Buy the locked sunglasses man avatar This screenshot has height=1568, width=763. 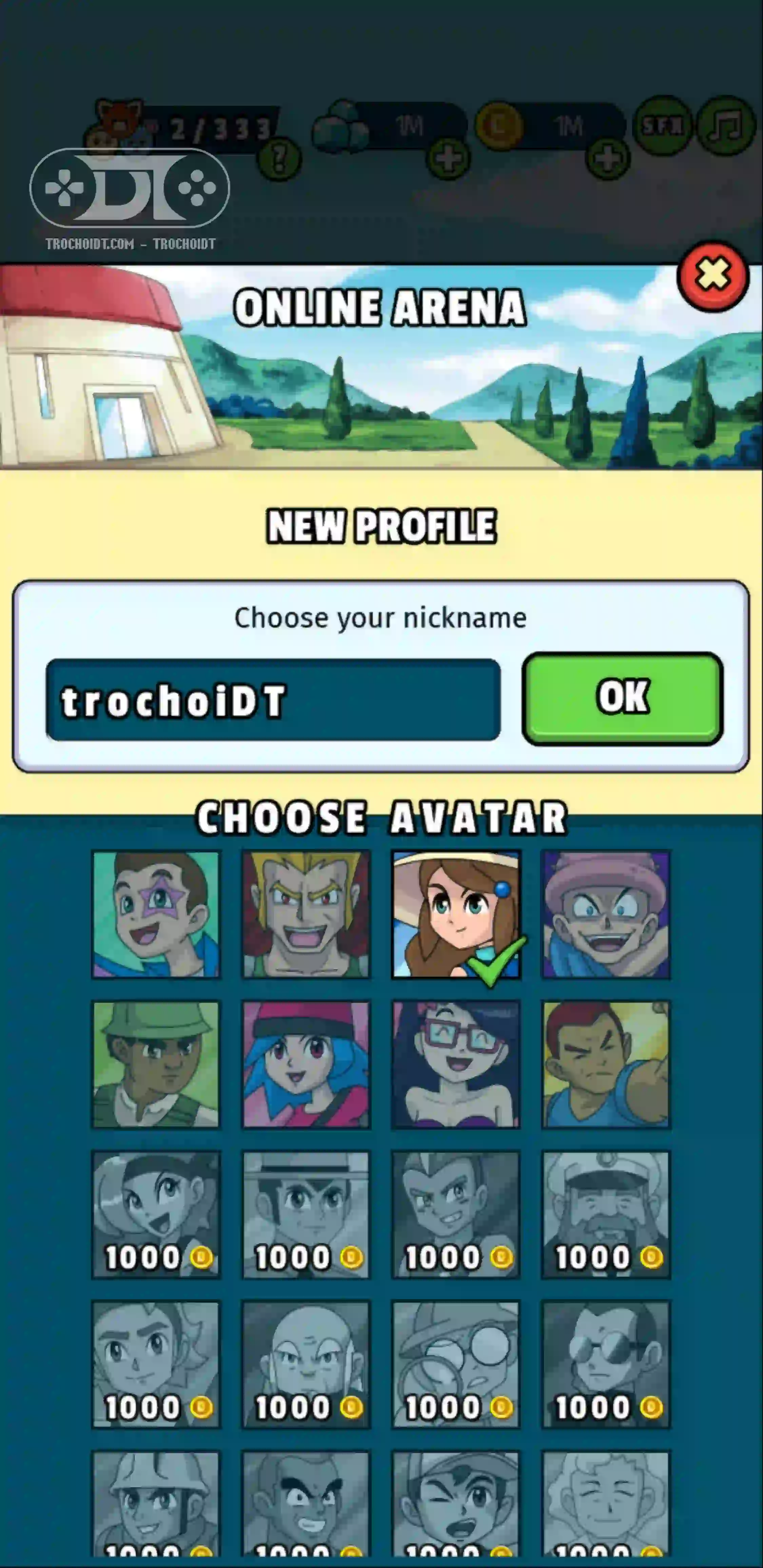[606, 1364]
